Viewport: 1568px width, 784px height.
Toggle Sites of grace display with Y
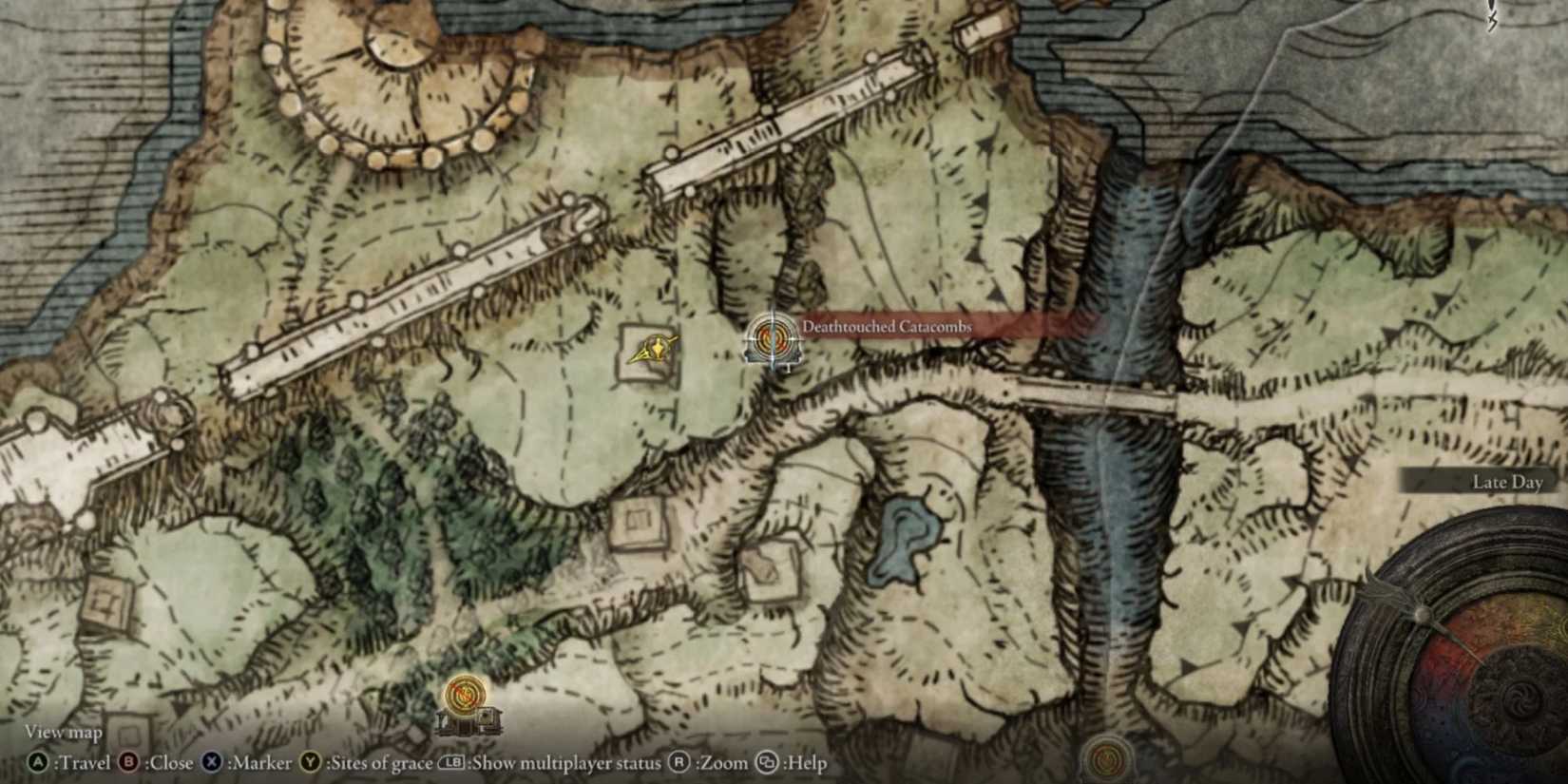click(308, 763)
